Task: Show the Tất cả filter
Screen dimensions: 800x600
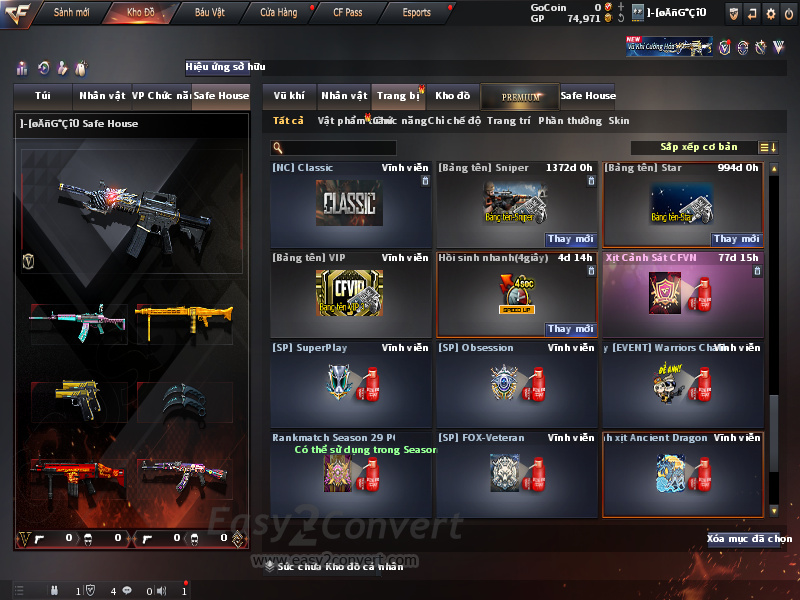Action: [x=288, y=121]
